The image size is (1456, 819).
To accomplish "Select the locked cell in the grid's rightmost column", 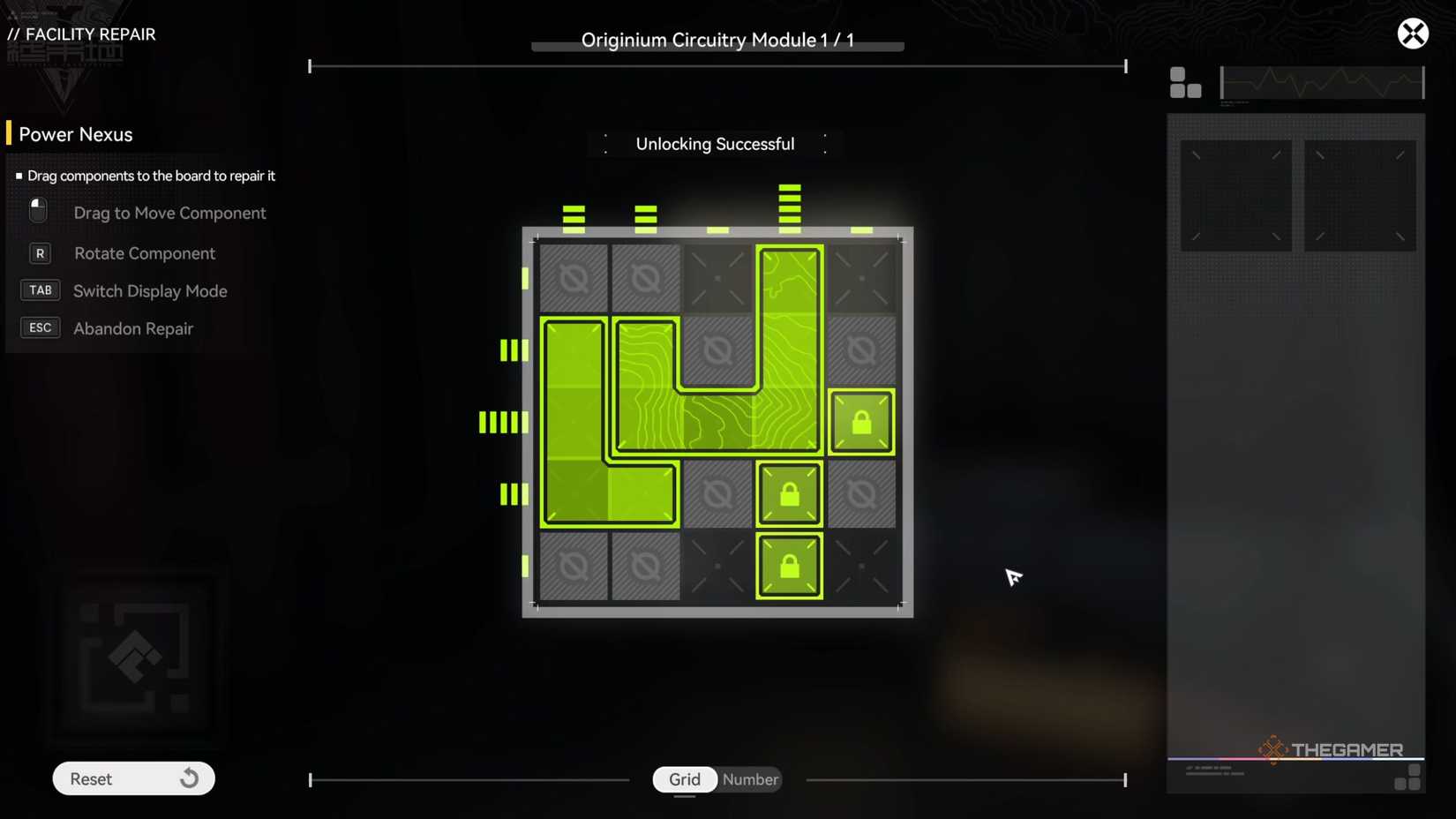I will (x=860, y=422).
